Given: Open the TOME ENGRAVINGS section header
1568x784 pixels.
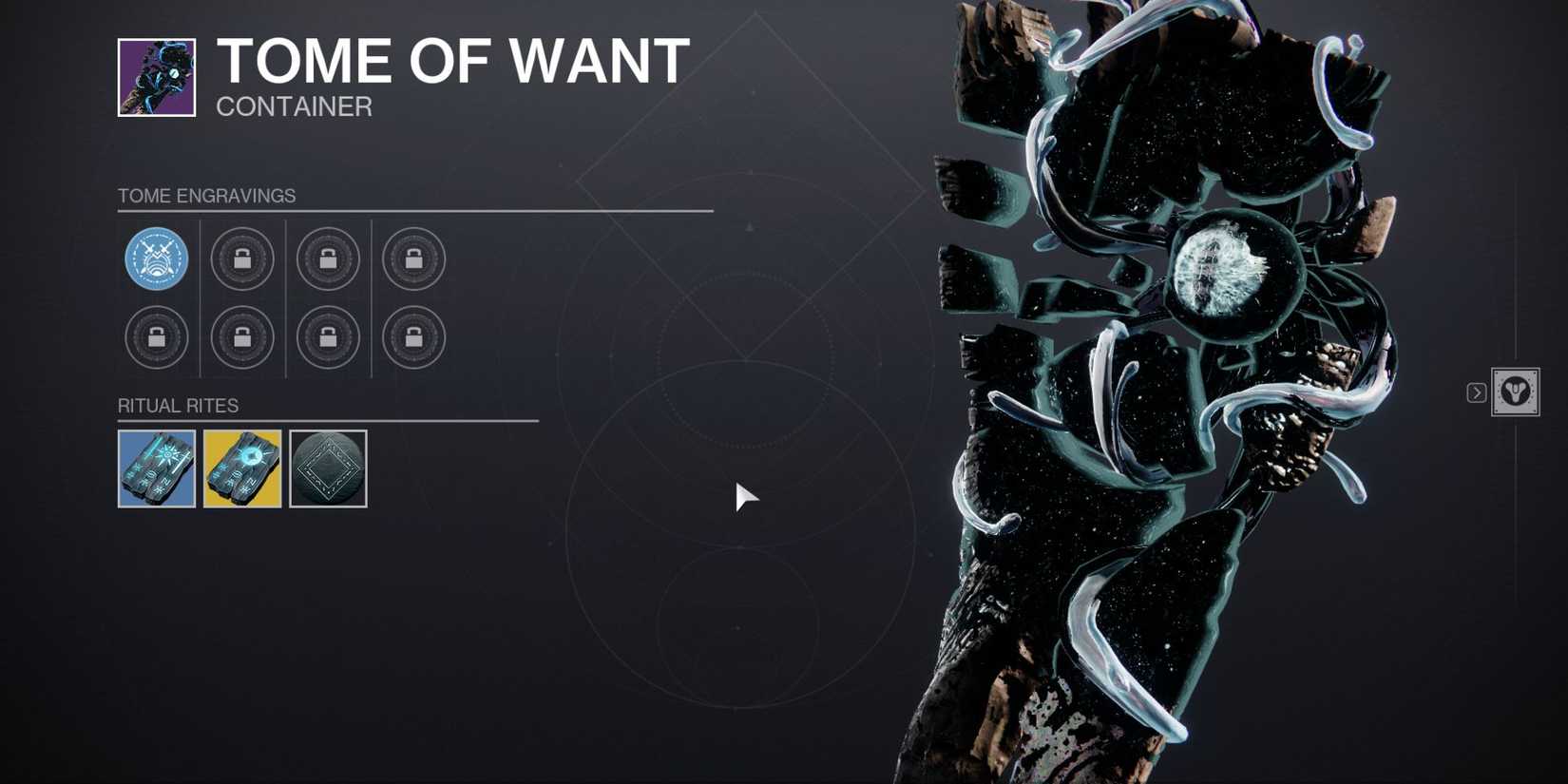Looking at the screenshot, I should [205, 195].
